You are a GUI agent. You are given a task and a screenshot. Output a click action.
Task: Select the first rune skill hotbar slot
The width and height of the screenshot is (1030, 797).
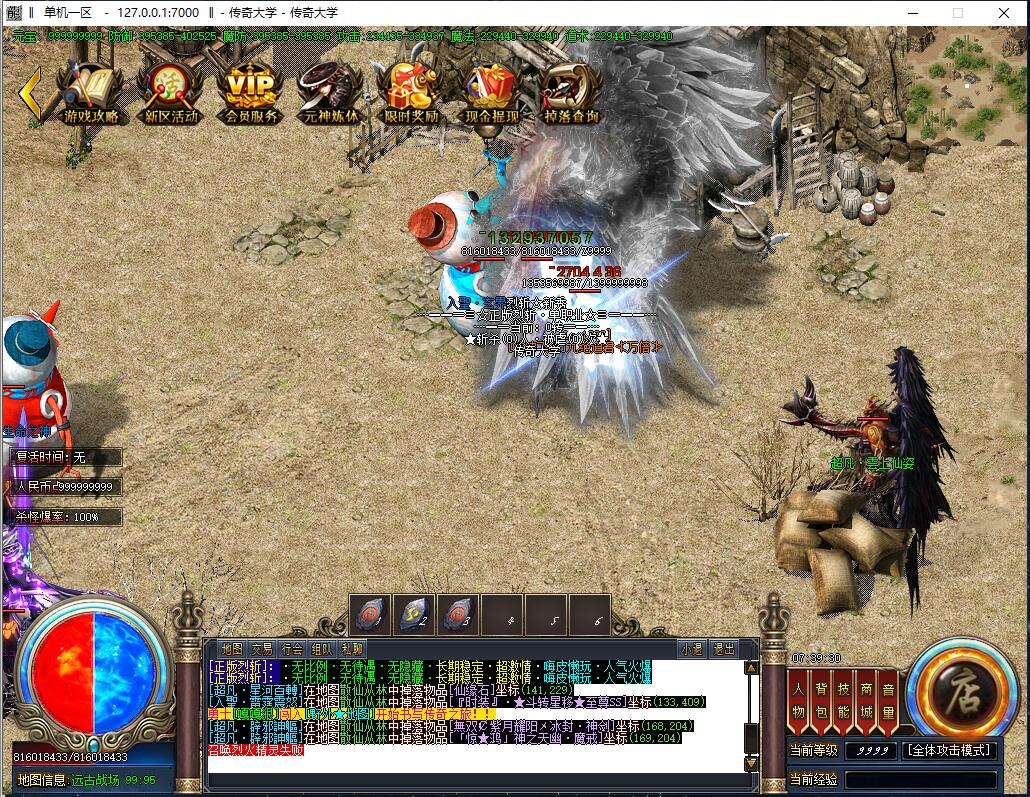point(370,615)
